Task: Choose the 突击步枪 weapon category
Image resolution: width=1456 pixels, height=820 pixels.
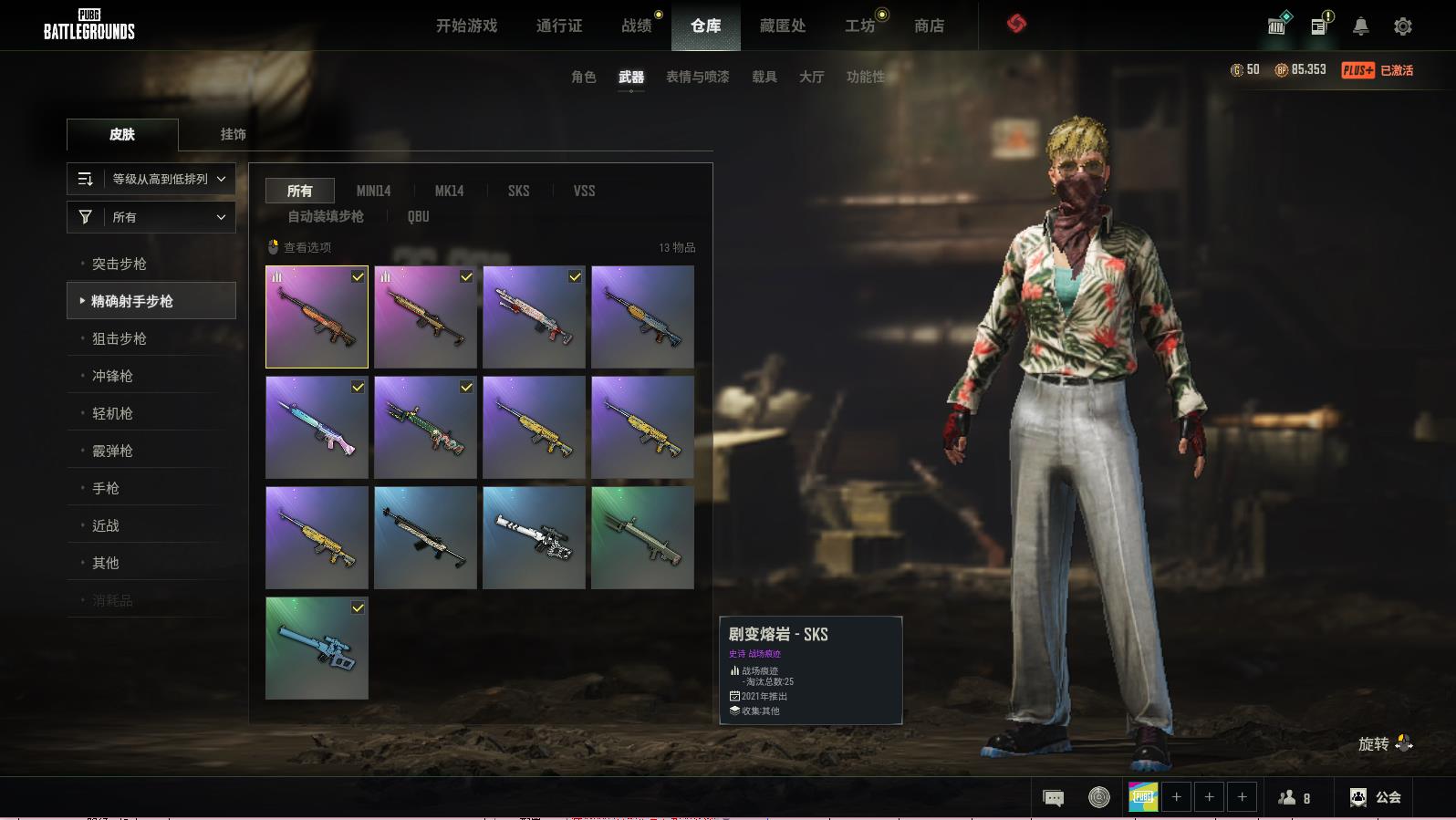Action: 120,264
